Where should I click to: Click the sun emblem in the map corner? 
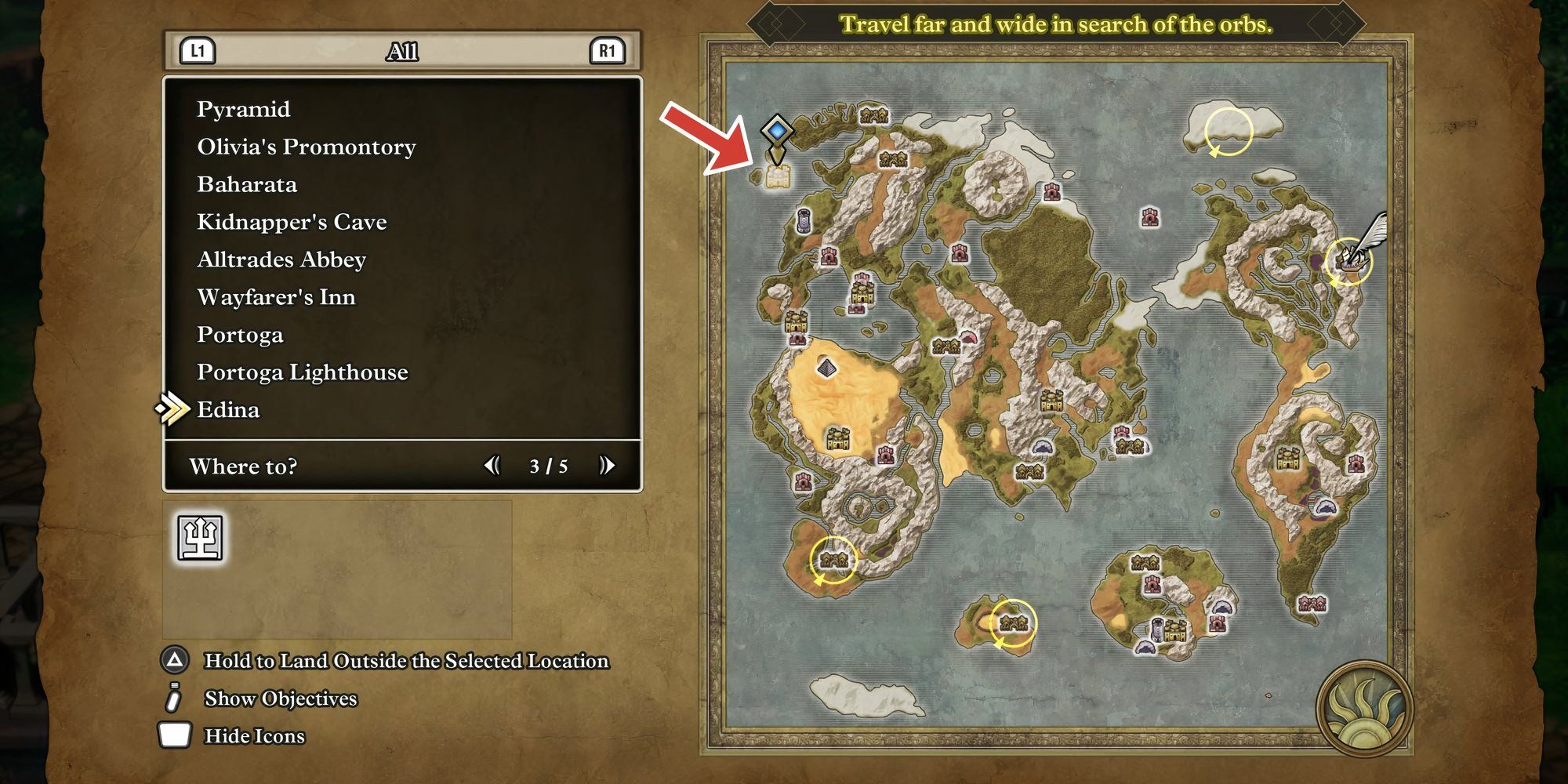[x=1364, y=710]
